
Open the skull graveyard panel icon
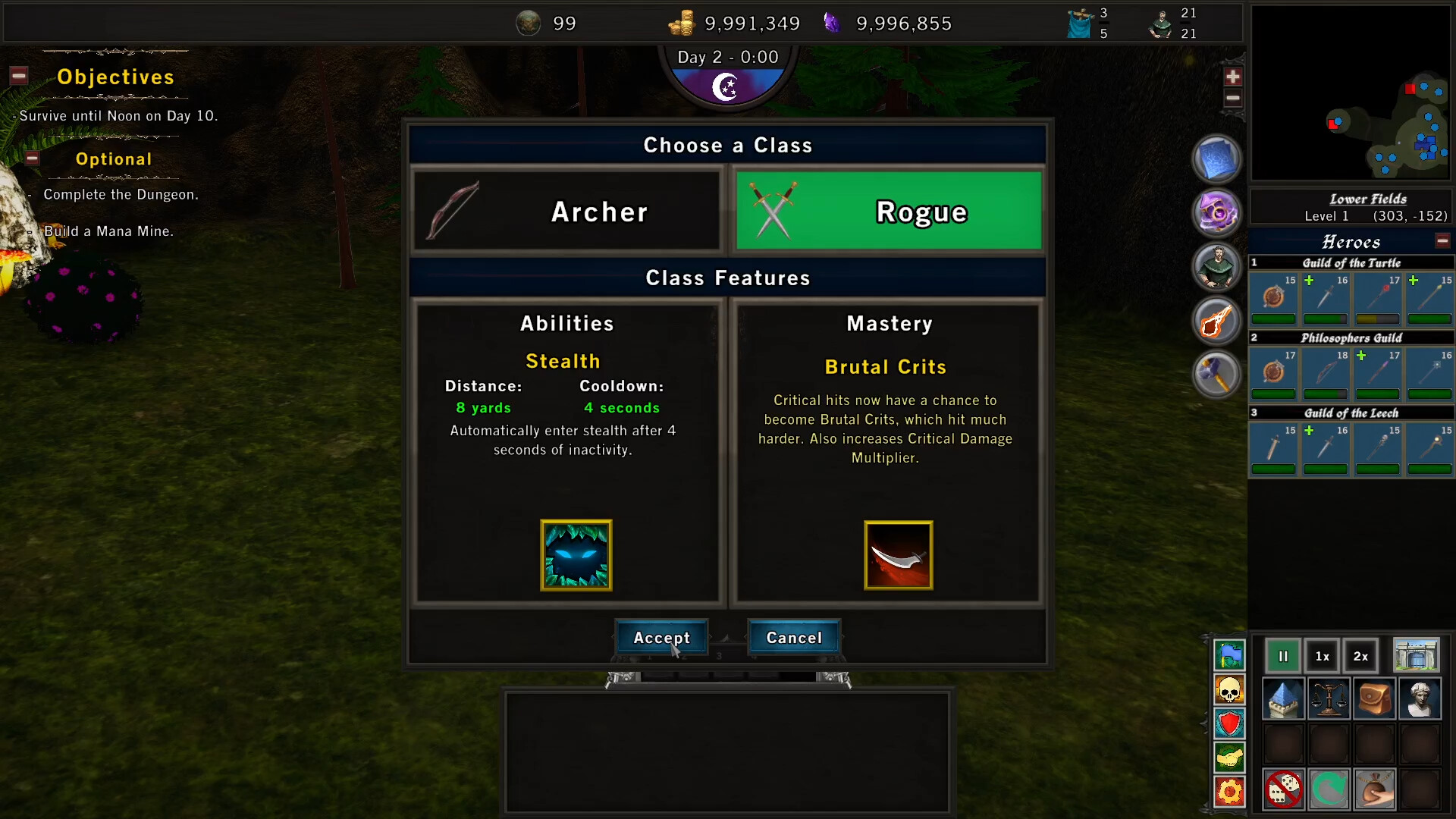coord(1230,690)
